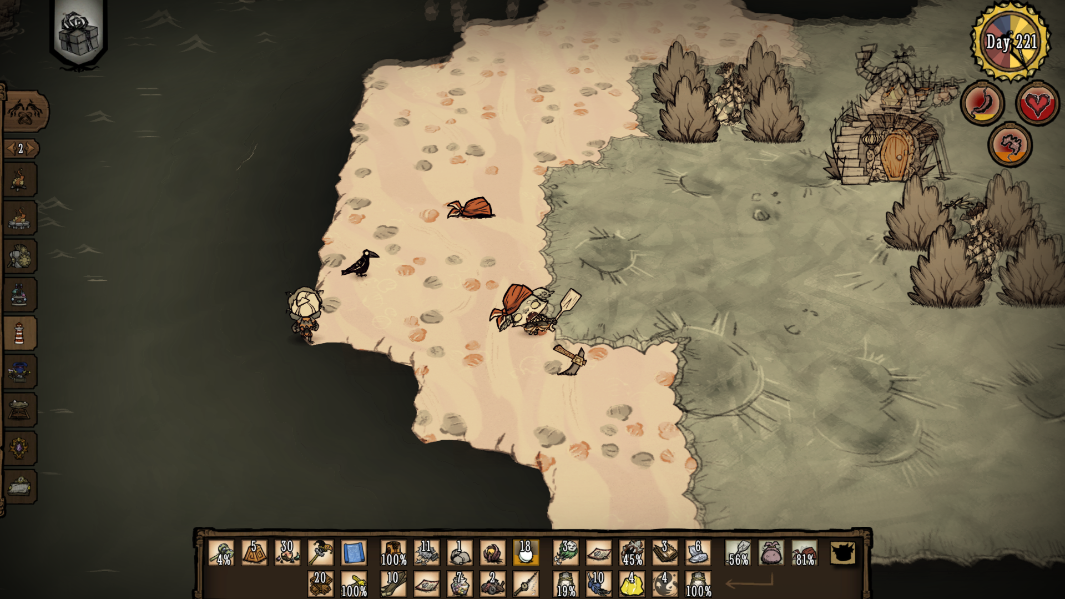Pick the stack of 20 boards
This screenshot has height=599, width=1065.
[320, 583]
